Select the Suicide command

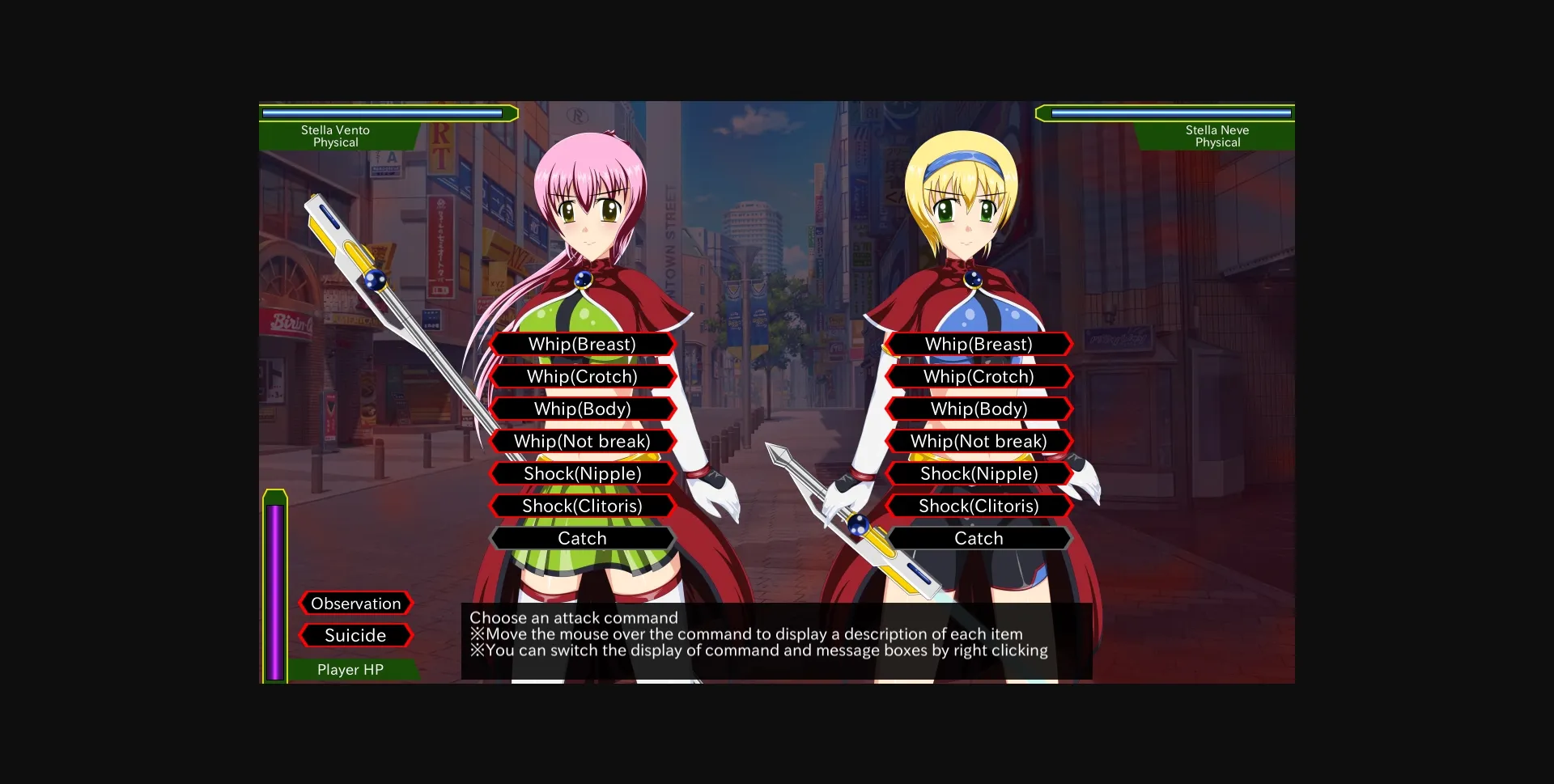[355, 635]
